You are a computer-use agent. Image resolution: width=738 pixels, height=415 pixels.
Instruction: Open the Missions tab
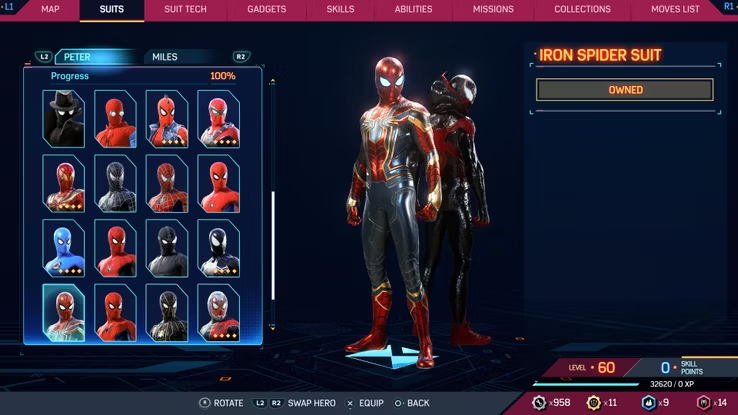[492, 9]
